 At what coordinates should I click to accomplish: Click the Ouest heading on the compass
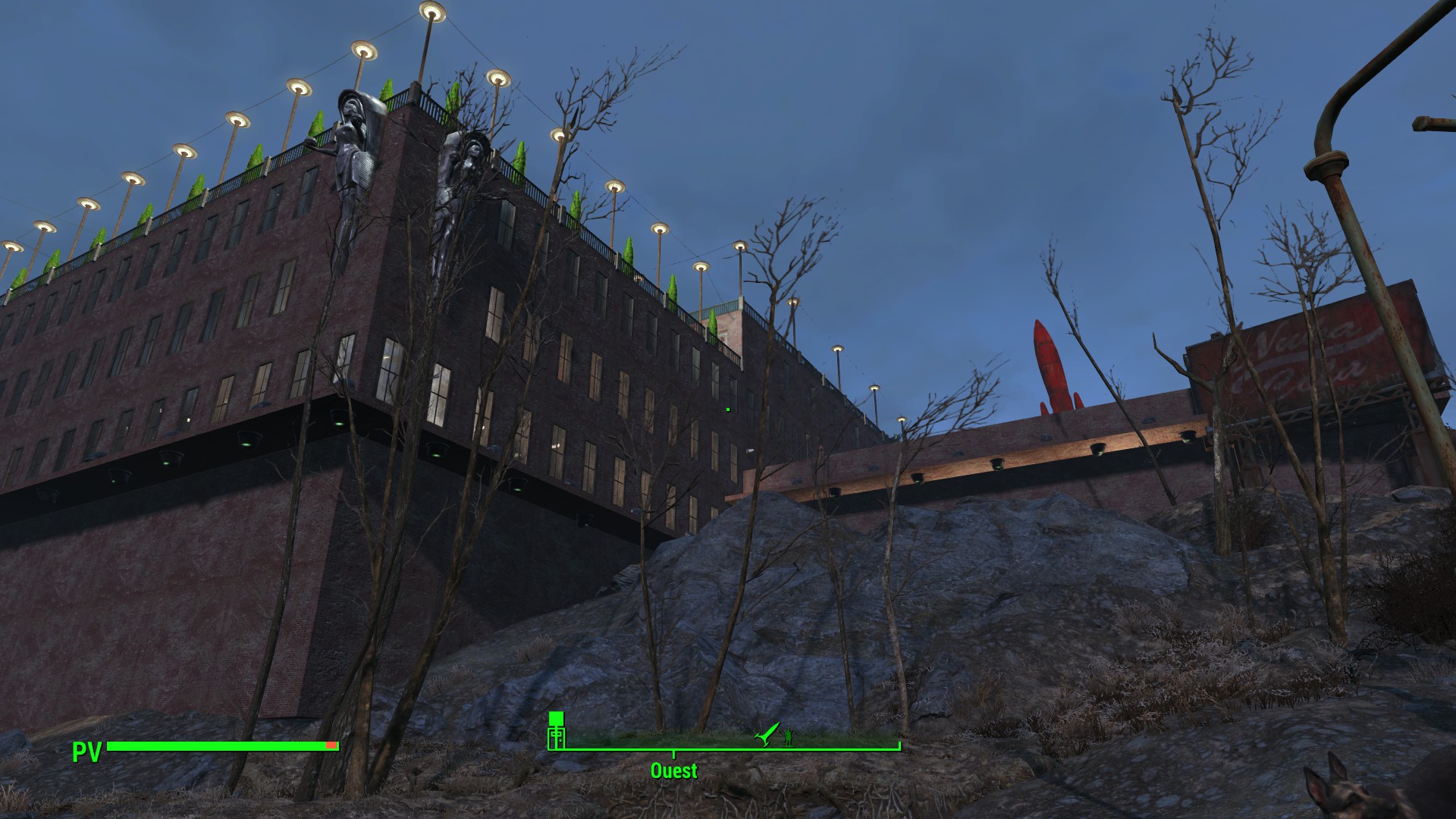pos(673,770)
